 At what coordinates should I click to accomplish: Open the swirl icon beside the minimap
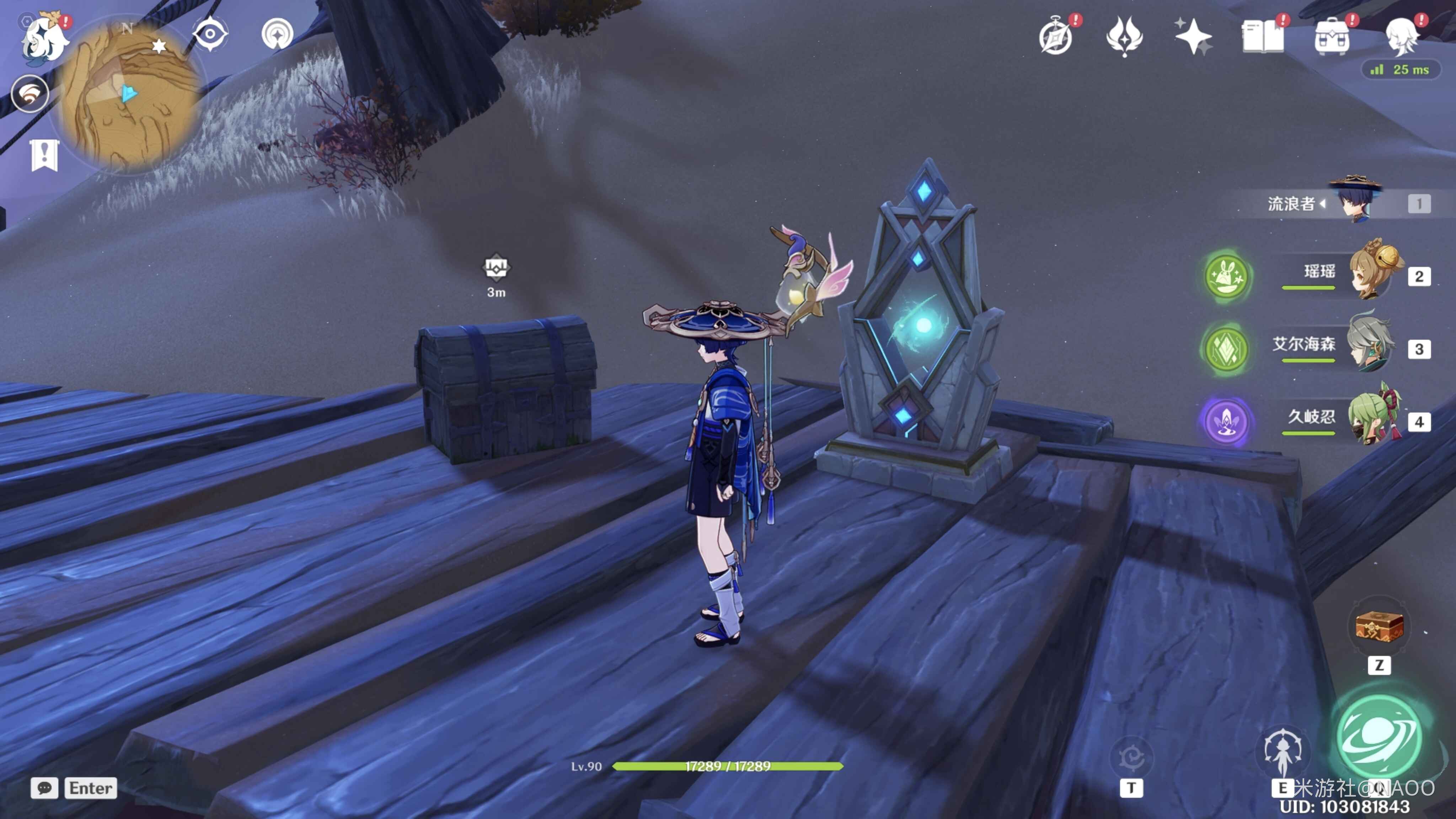click(30, 94)
